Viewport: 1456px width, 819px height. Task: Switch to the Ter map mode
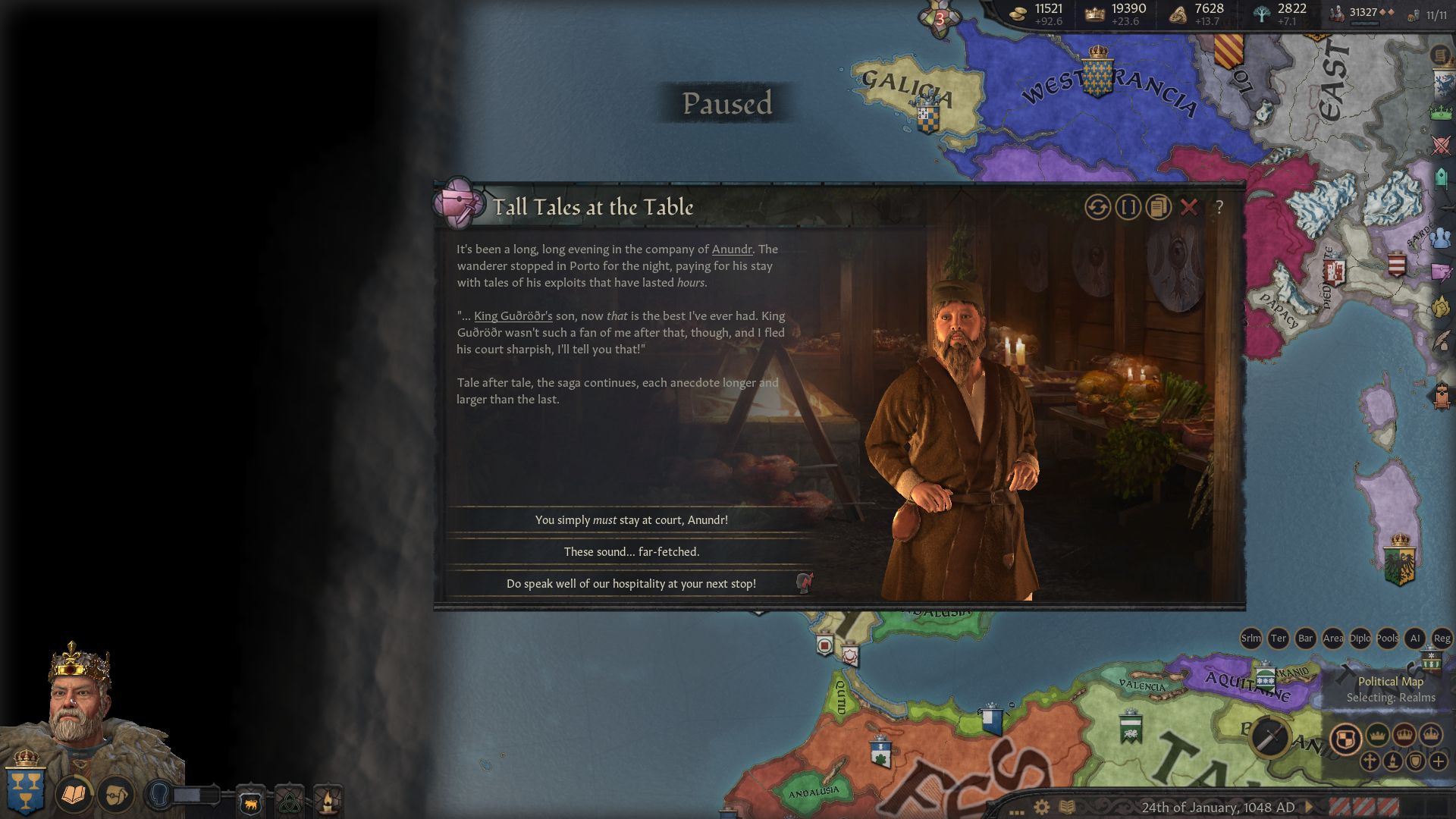pyautogui.click(x=1279, y=639)
